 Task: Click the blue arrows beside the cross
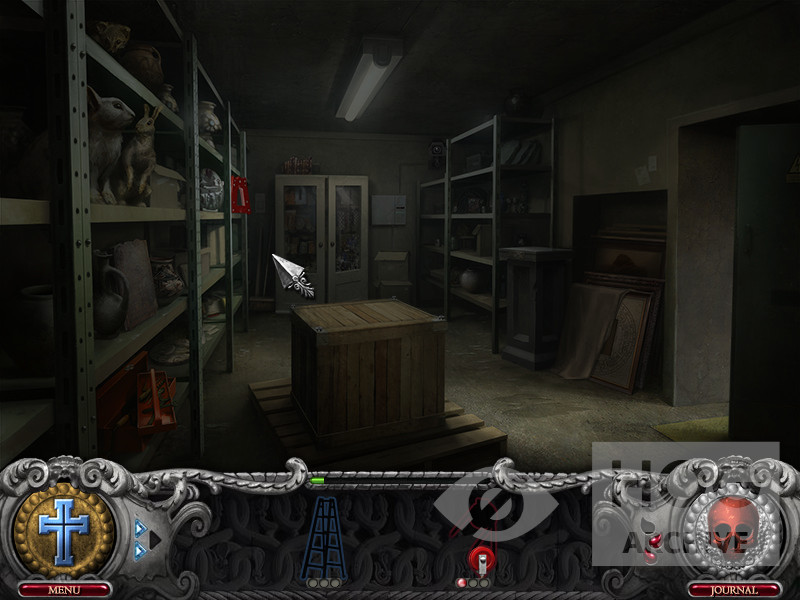coord(147,540)
